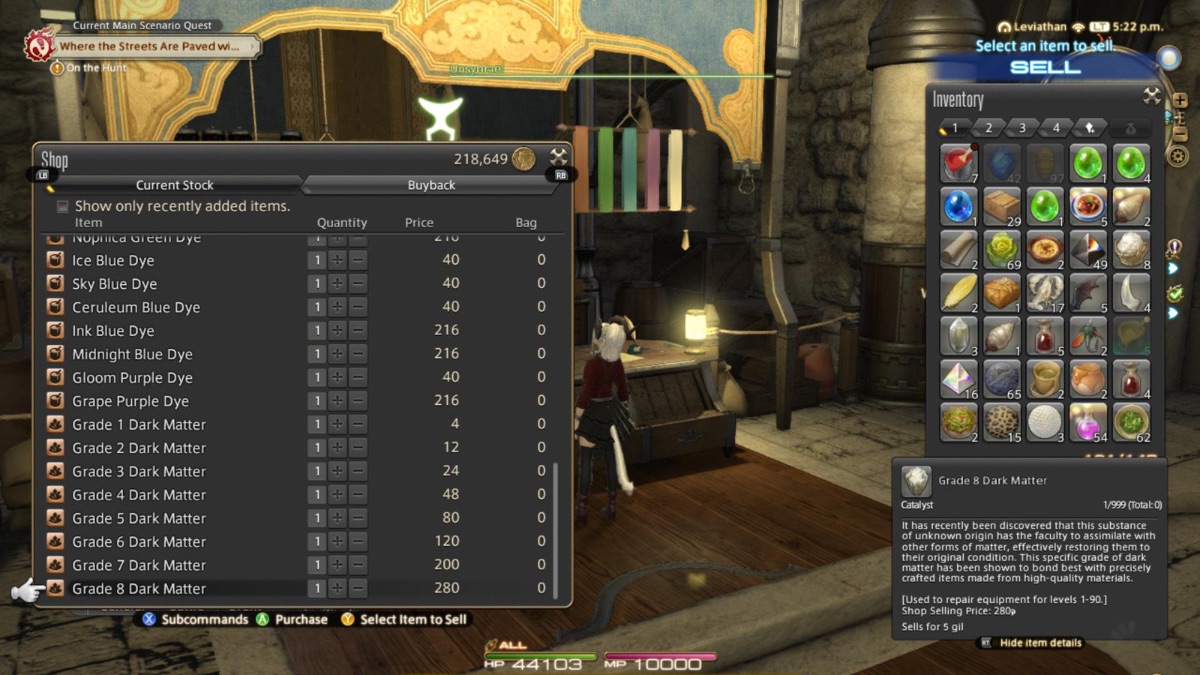Viewport: 1200px width, 675px height.
Task: Switch to the Buyback tab
Action: point(431,185)
